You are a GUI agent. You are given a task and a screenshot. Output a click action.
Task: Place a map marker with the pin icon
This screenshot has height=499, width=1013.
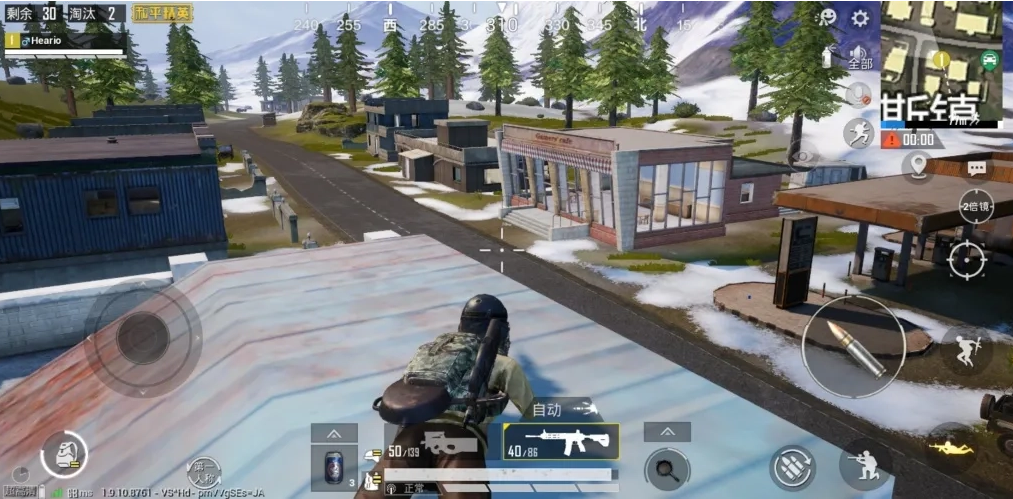(917, 165)
